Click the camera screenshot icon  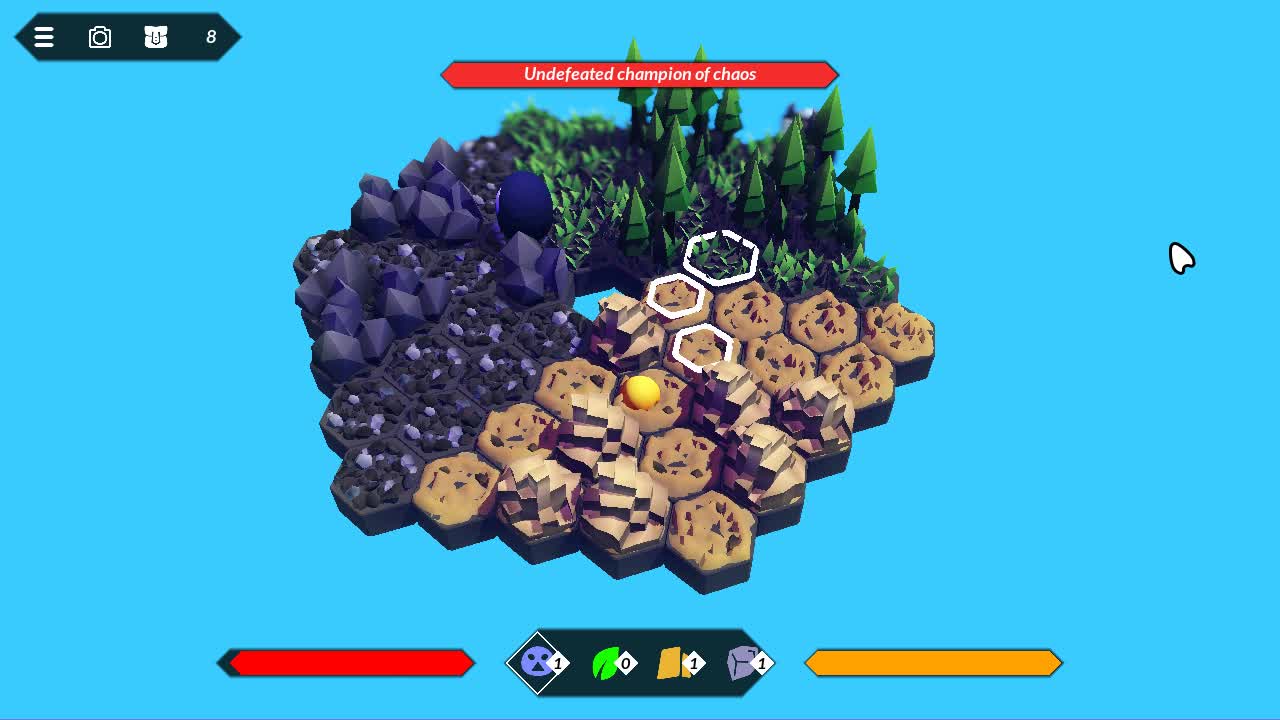coord(100,37)
